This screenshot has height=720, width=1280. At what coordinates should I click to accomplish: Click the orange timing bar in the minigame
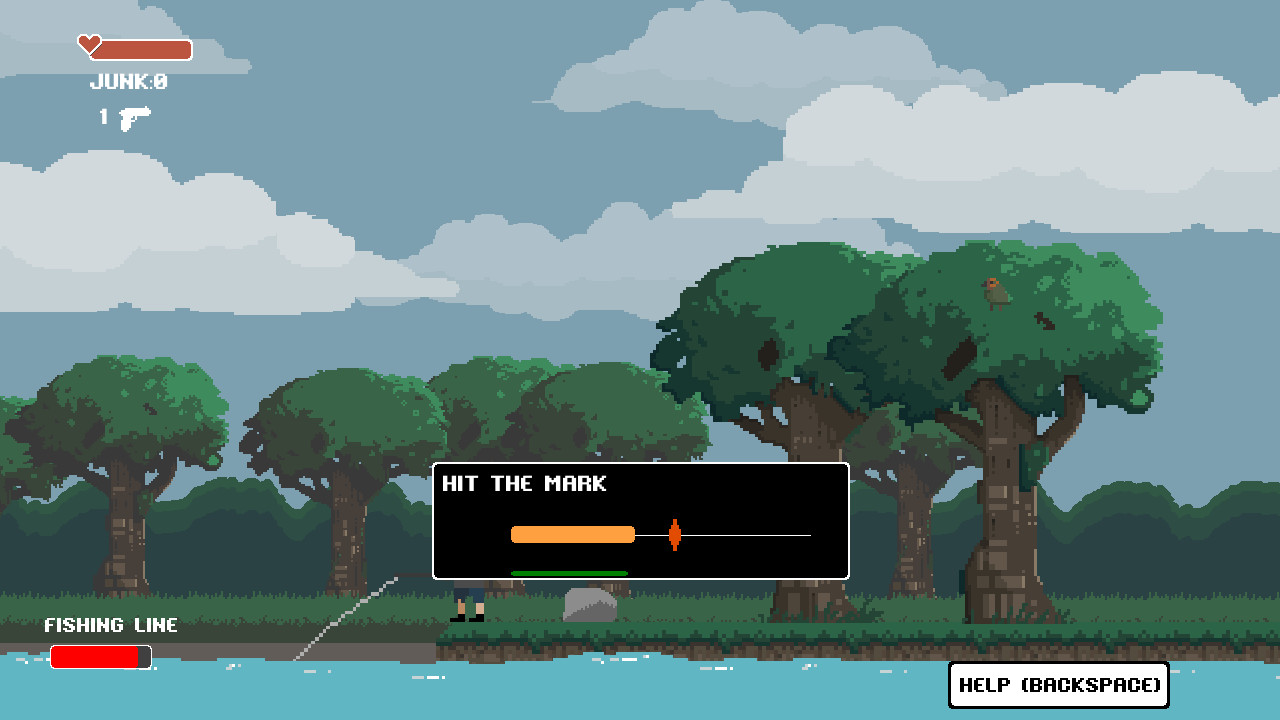point(573,535)
